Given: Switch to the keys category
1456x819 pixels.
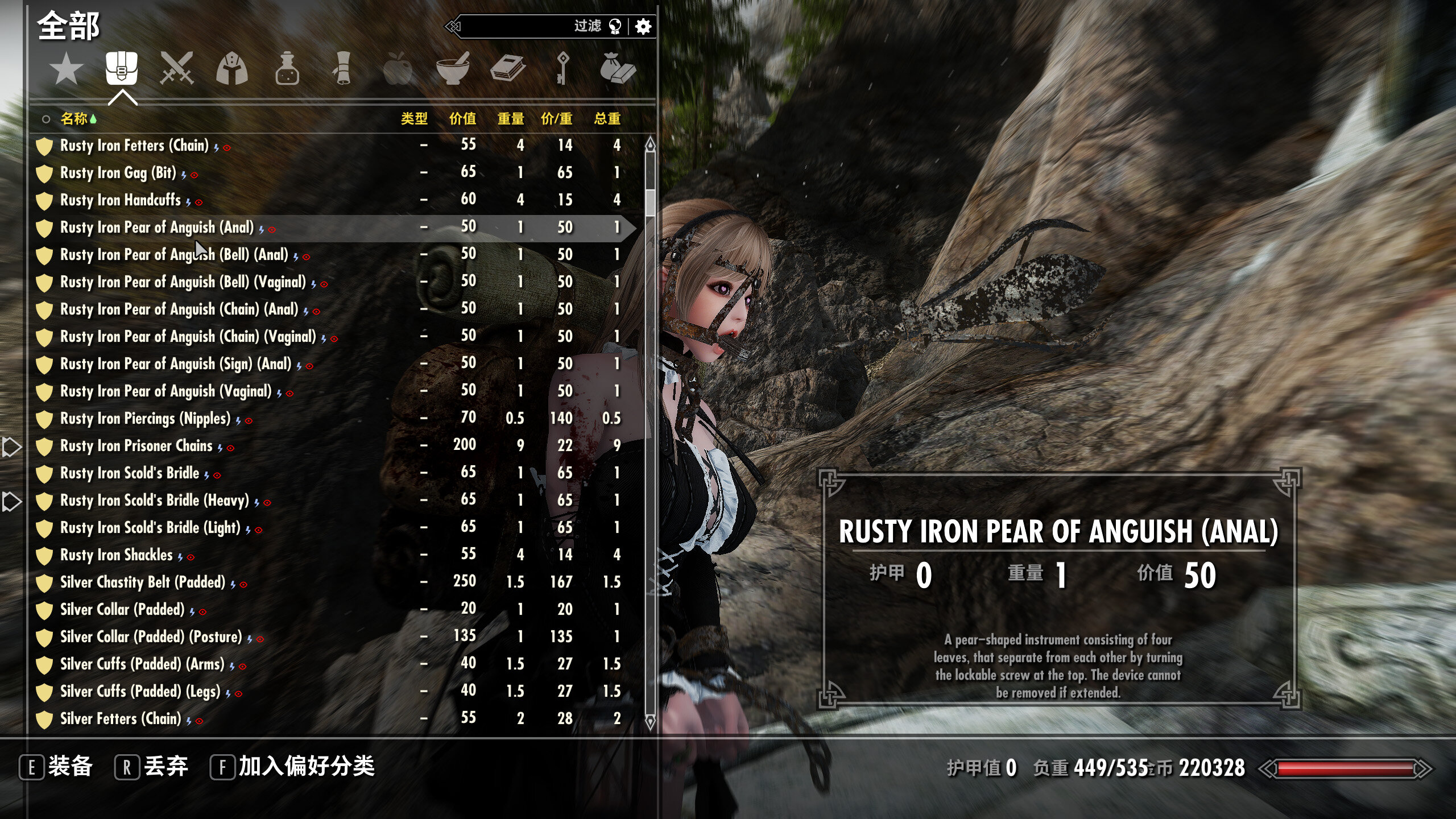Looking at the screenshot, I should pos(562,69).
